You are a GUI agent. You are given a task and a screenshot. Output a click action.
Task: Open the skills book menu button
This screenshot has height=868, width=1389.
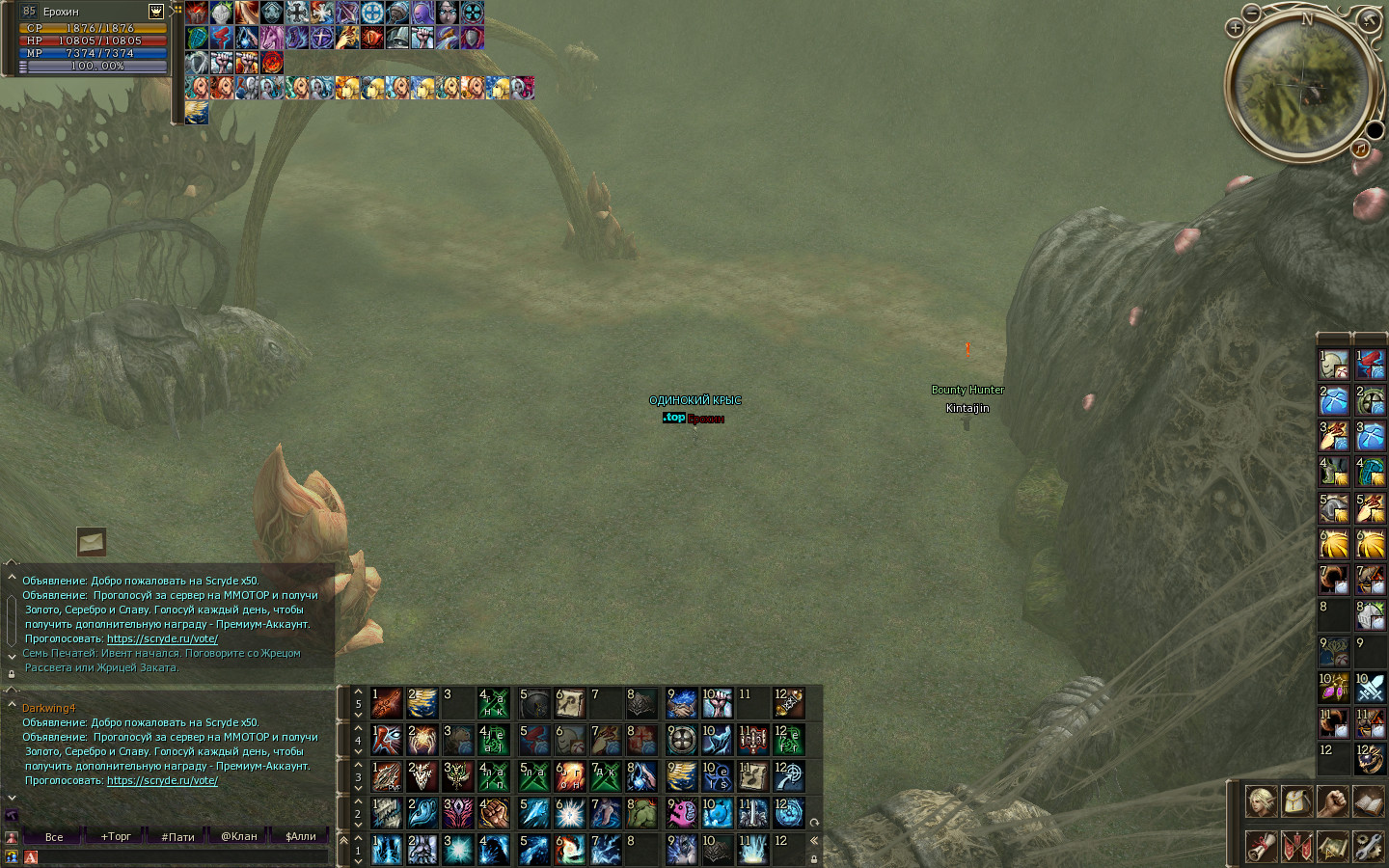point(1368,800)
